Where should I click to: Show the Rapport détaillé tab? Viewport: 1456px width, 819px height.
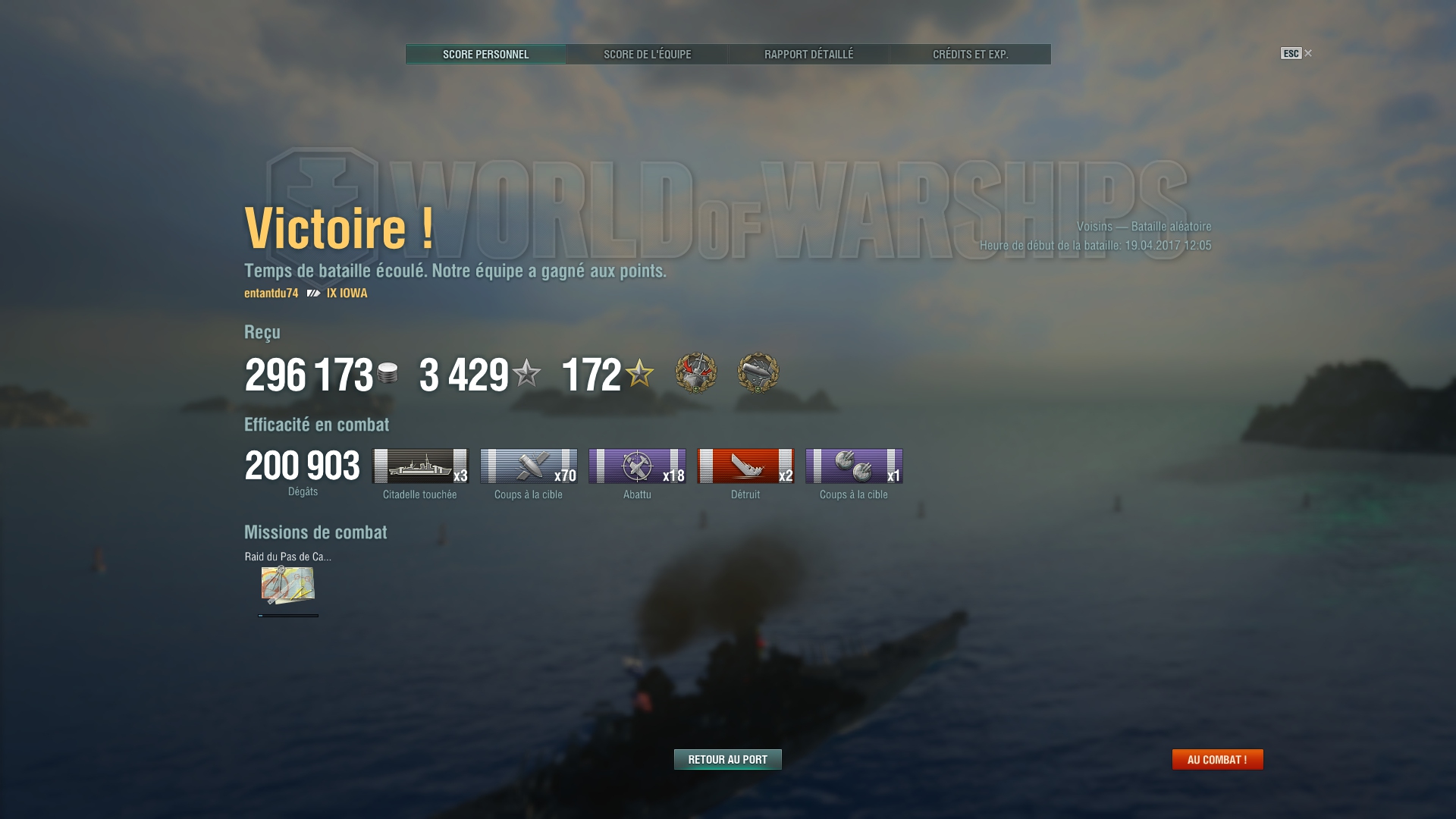(808, 55)
